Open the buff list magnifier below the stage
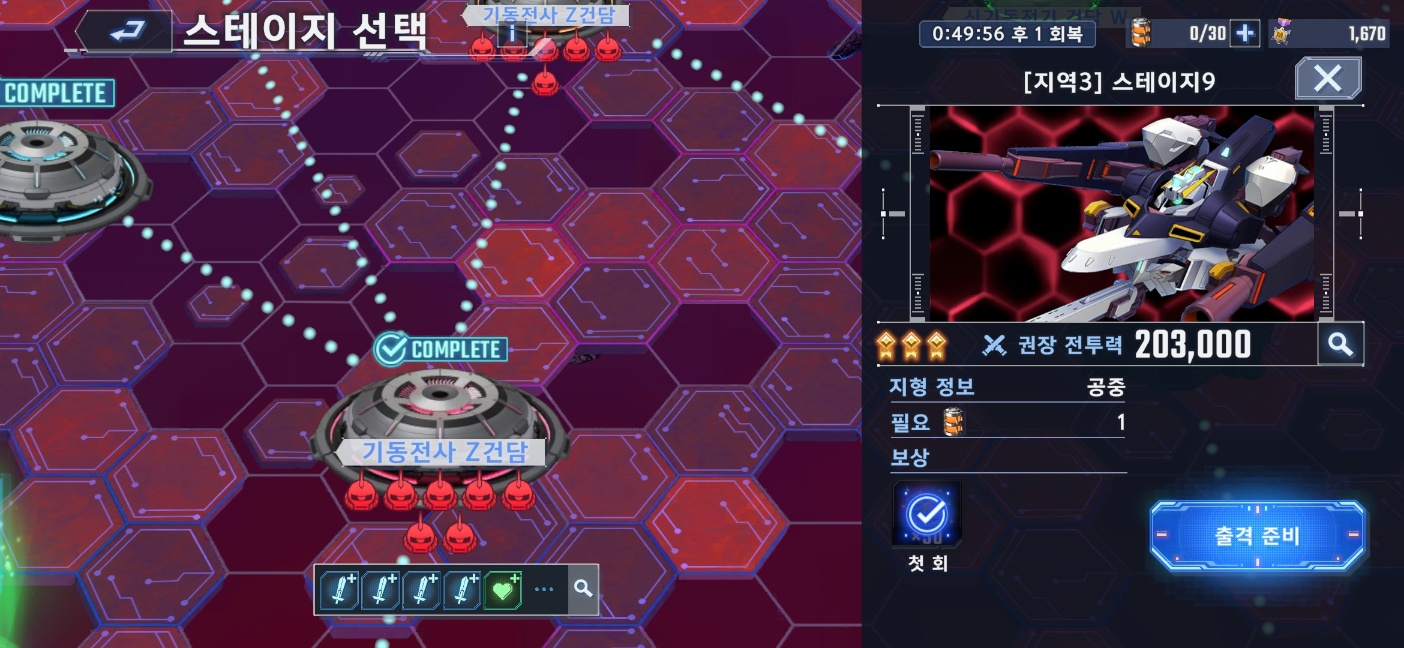This screenshot has width=1404, height=648. [583, 590]
